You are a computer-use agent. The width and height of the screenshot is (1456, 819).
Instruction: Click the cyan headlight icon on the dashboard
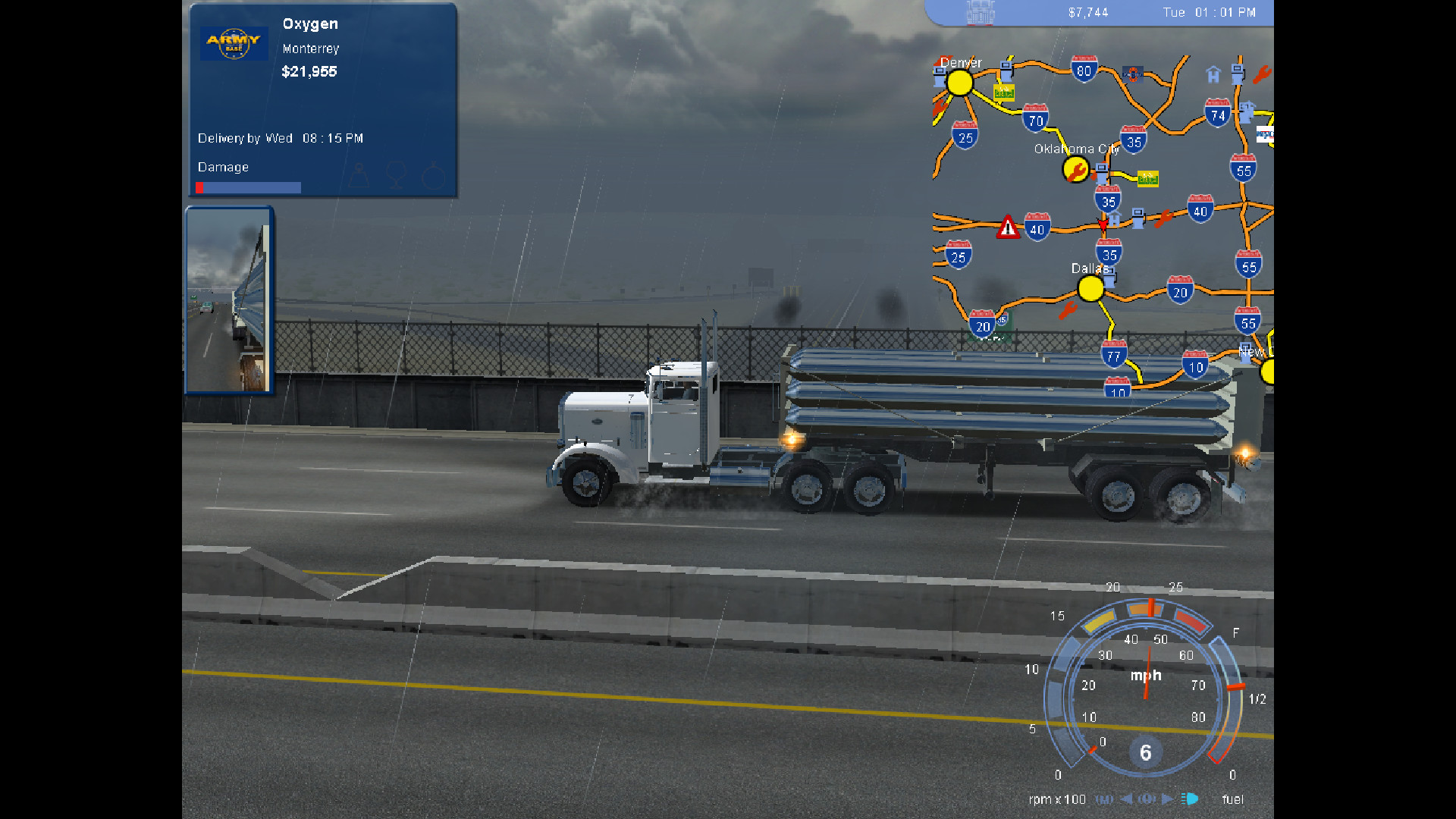click(1189, 799)
